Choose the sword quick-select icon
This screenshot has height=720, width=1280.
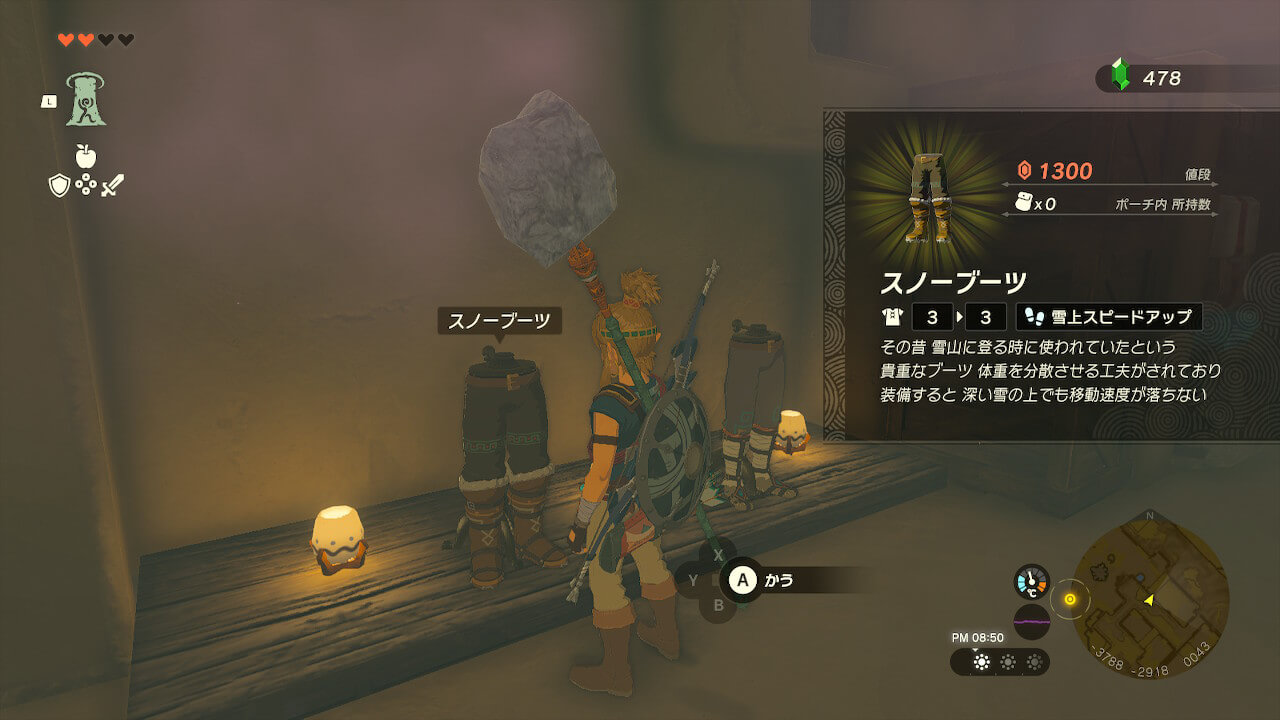tap(112, 185)
